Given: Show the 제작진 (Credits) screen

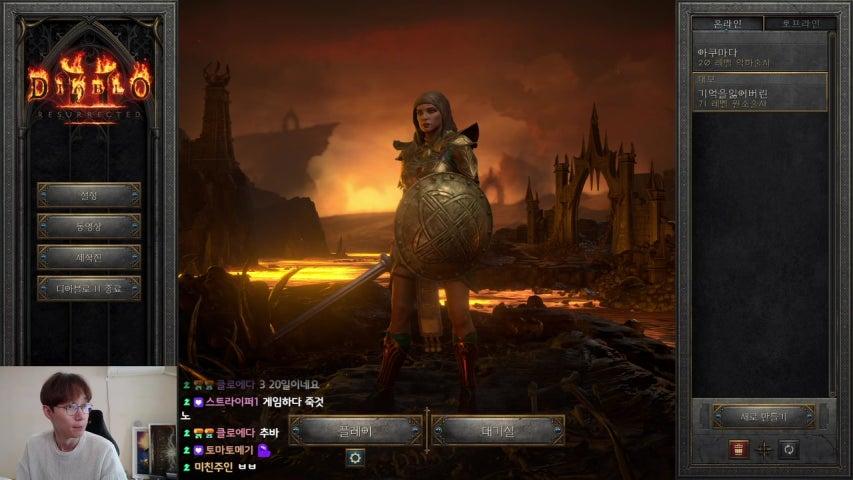Looking at the screenshot, I should point(89,257).
